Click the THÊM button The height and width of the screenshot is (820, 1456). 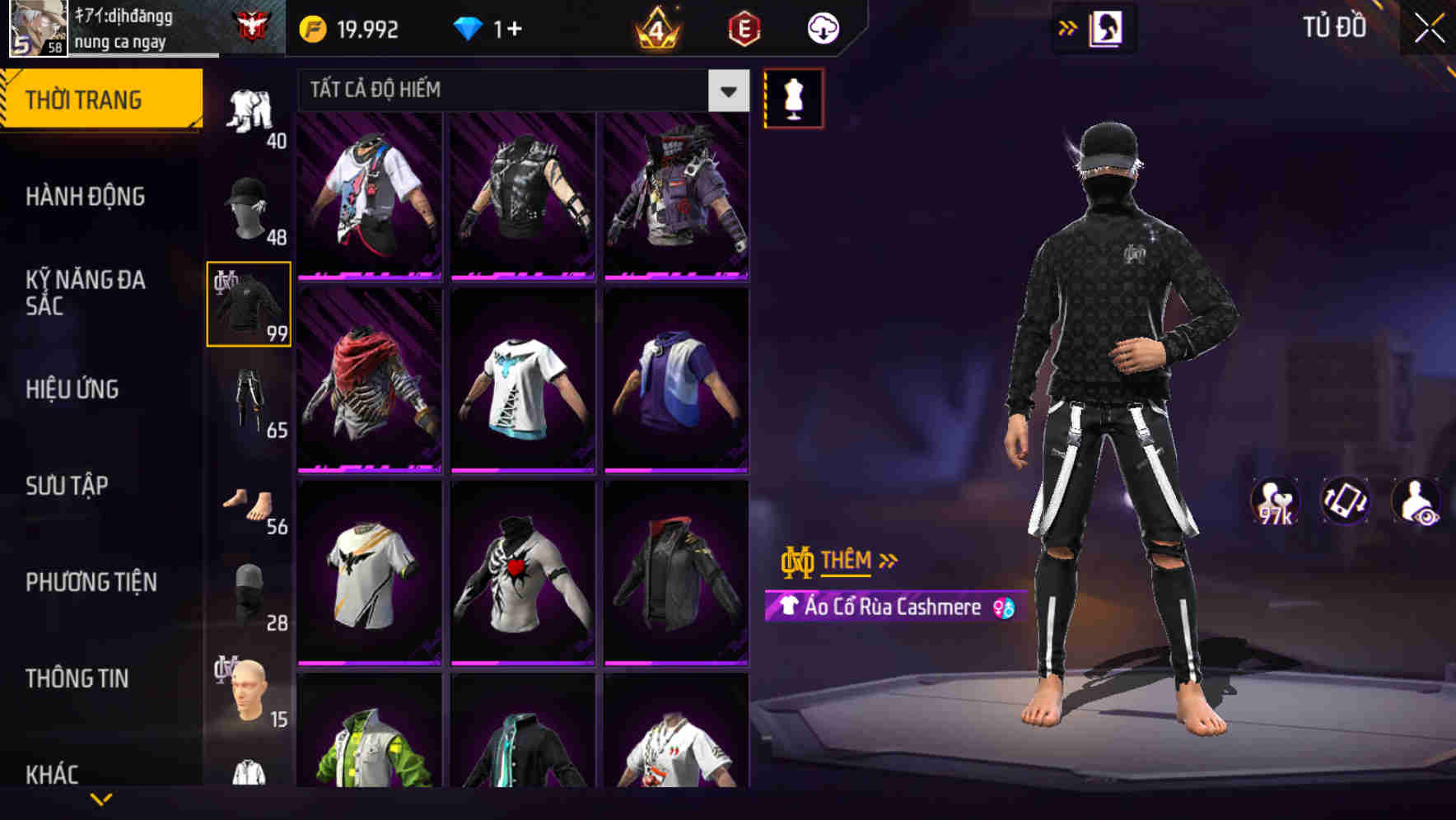pos(847,561)
